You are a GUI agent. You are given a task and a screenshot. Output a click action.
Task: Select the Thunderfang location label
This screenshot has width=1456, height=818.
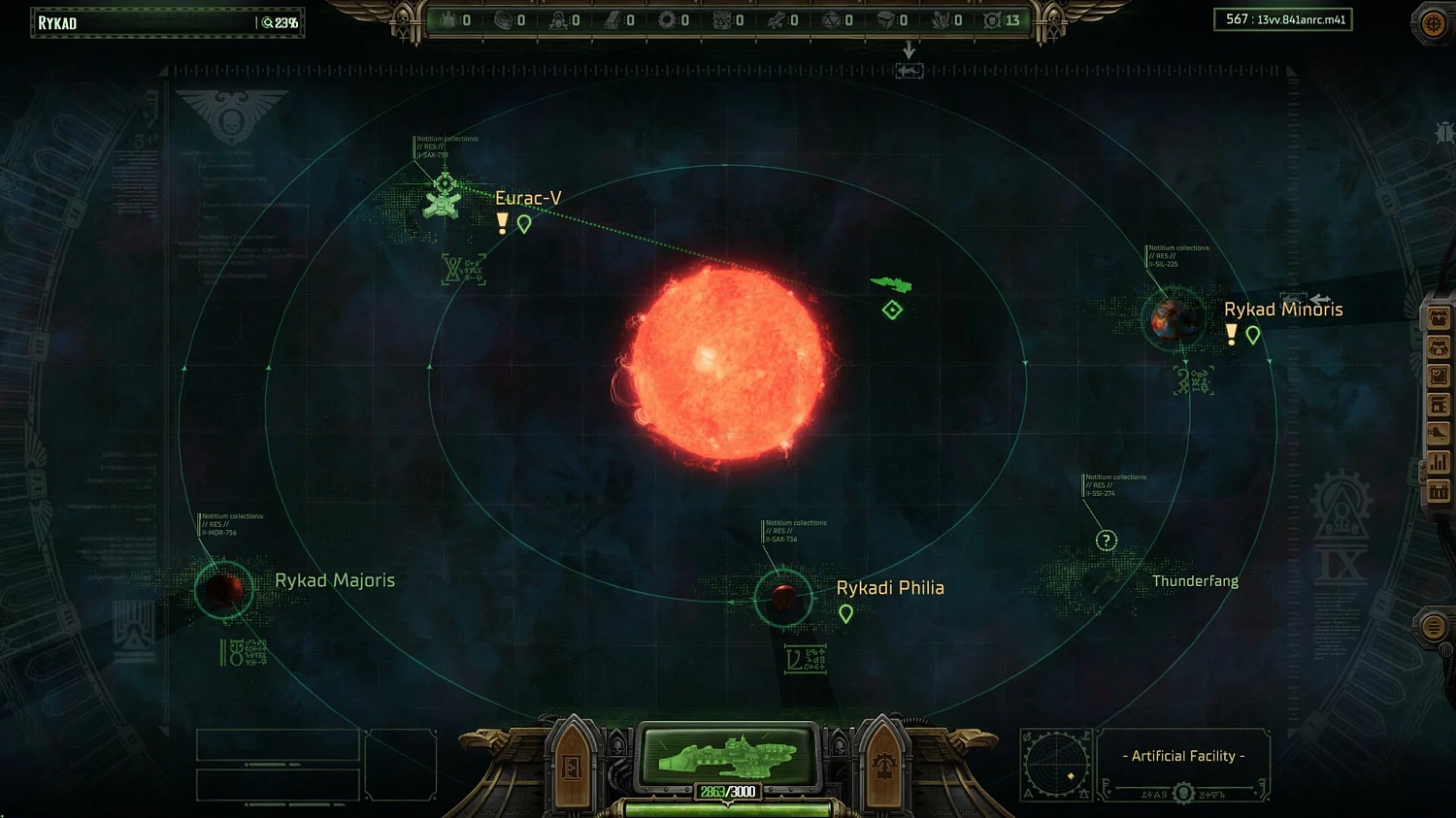(x=1195, y=580)
